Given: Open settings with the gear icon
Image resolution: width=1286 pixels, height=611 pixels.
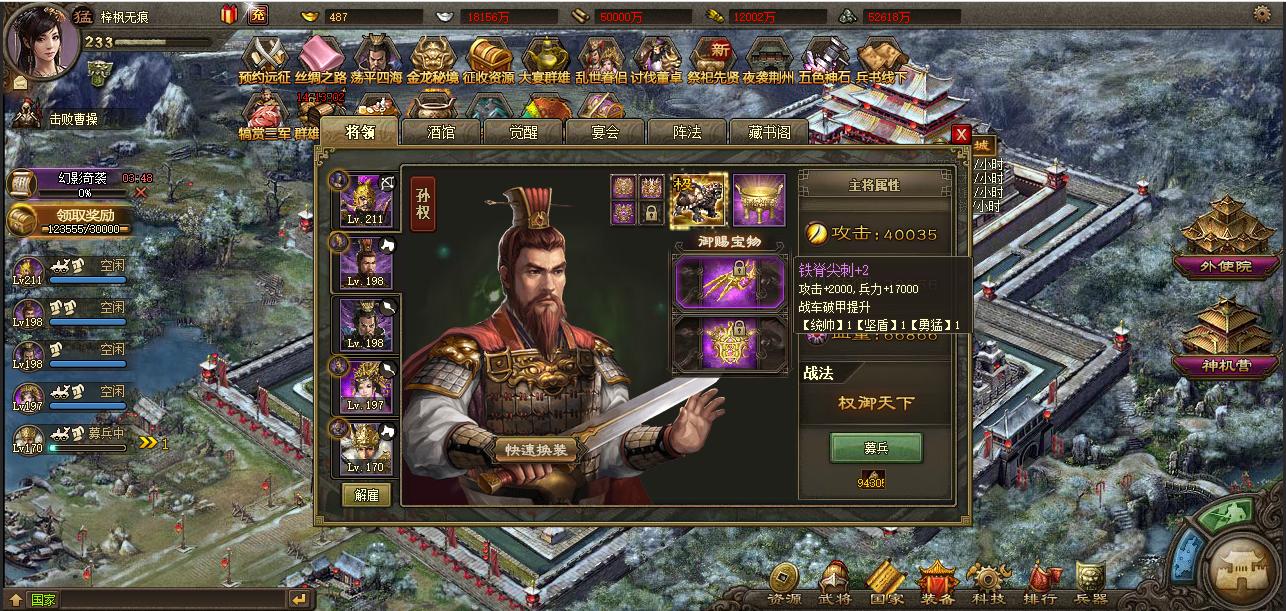Looking at the screenshot, I should 1262,14.
